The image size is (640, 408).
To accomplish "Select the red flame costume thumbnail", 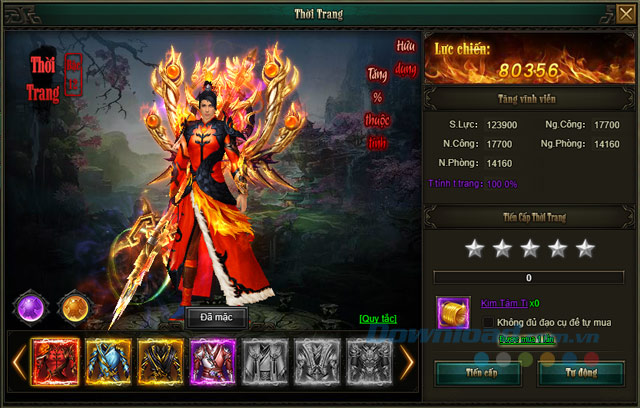I will click(54, 363).
